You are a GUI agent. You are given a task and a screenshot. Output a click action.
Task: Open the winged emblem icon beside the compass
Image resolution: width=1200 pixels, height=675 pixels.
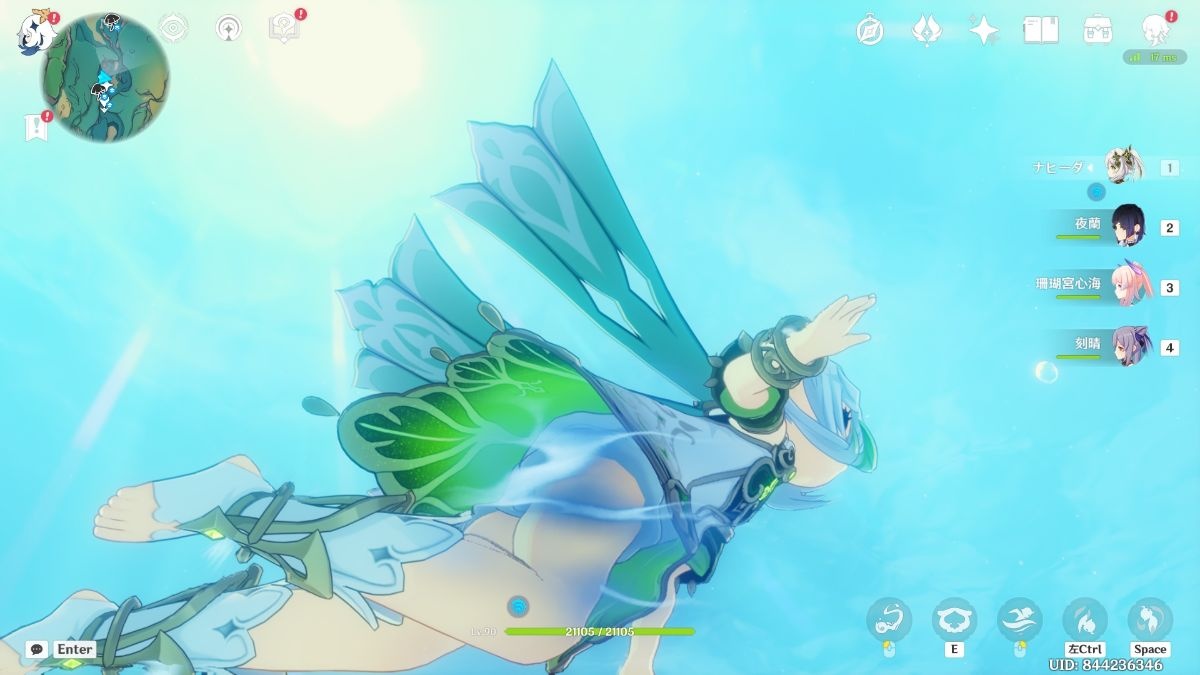click(927, 30)
